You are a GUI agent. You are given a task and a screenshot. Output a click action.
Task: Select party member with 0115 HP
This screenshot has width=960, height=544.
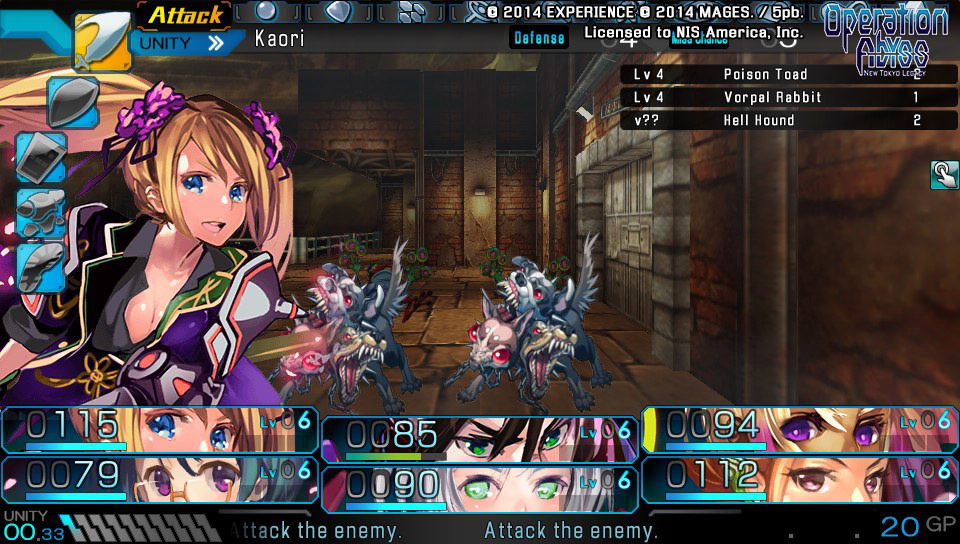160,429
